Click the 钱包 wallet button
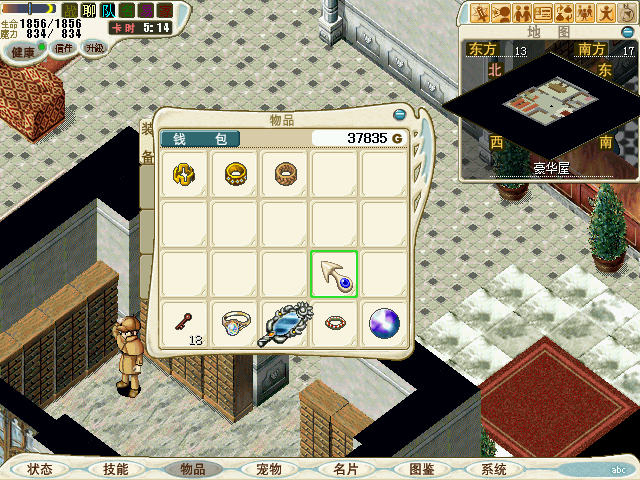The image size is (640, 480). 200,138
